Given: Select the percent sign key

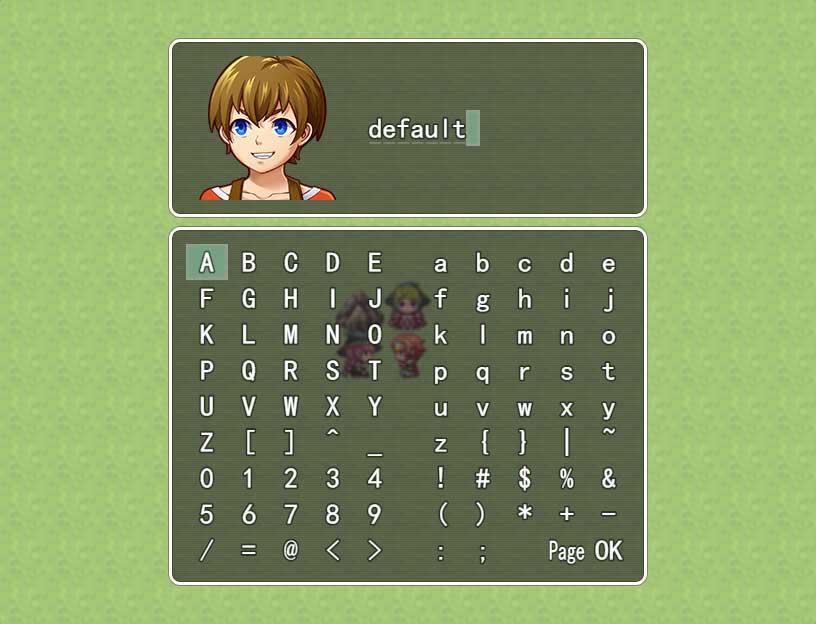Looking at the screenshot, I should click(566, 478).
